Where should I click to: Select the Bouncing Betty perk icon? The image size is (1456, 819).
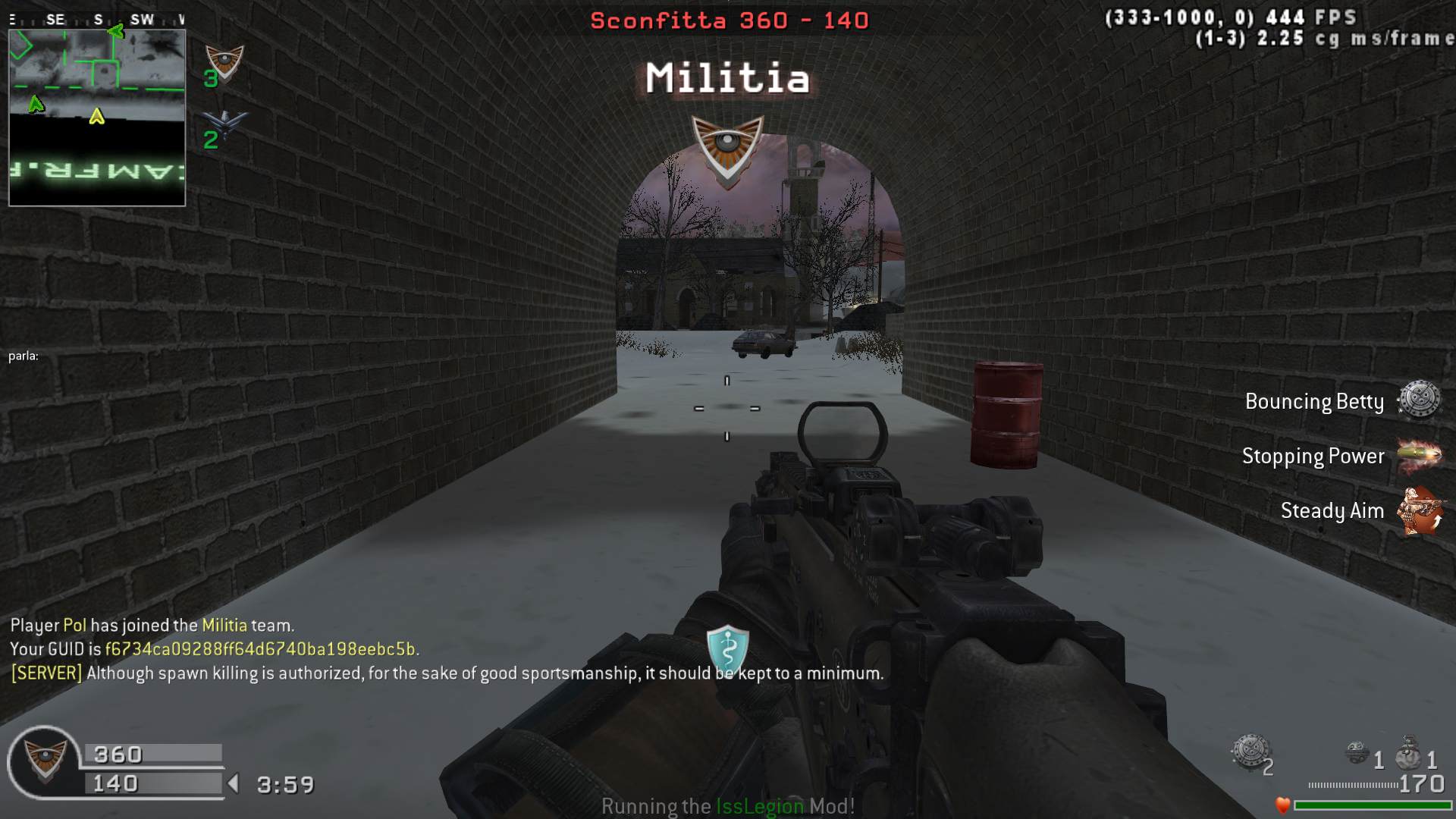click(1419, 400)
